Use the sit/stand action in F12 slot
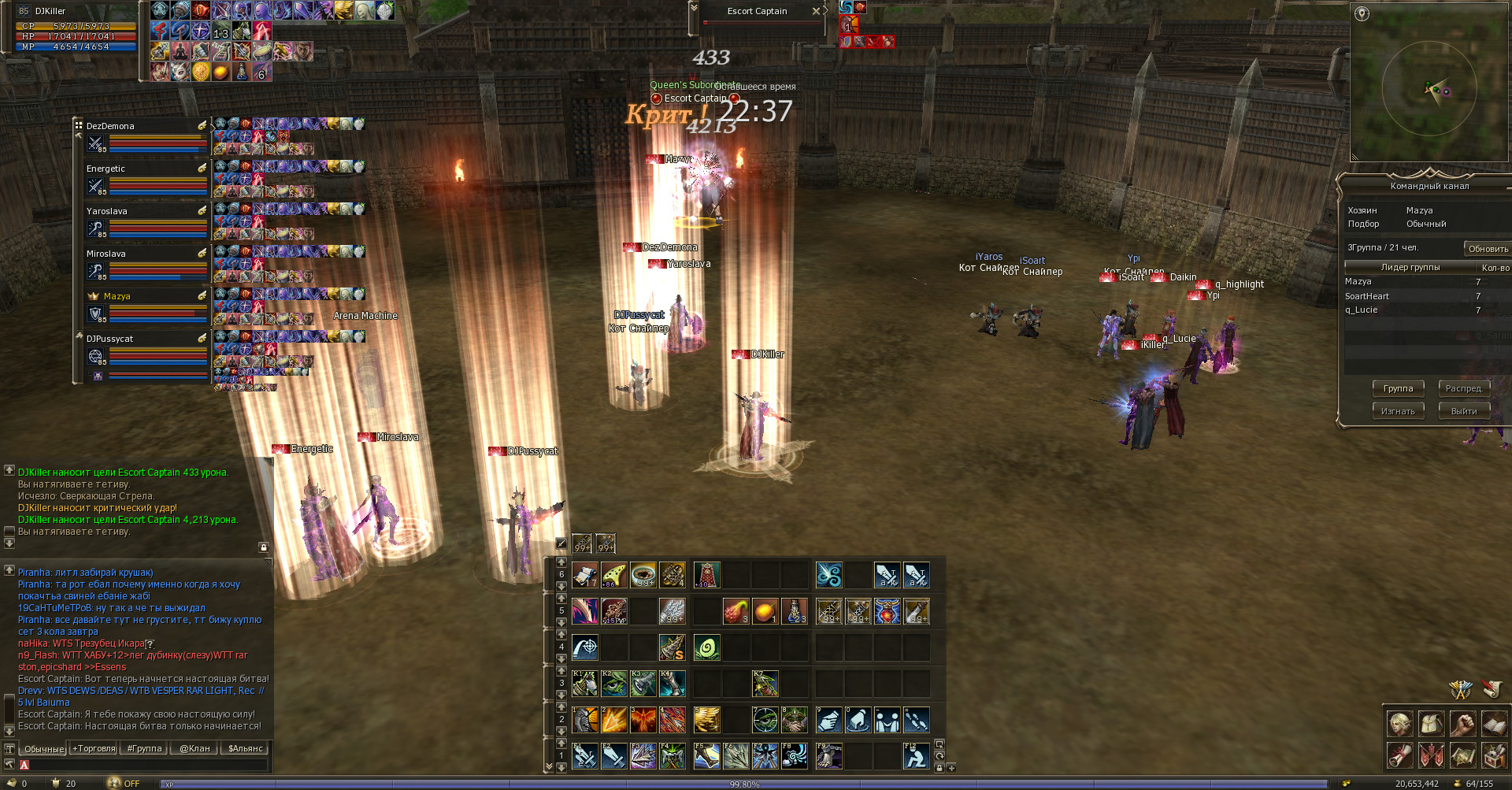Image resolution: width=1512 pixels, height=790 pixels. tap(915, 756)
